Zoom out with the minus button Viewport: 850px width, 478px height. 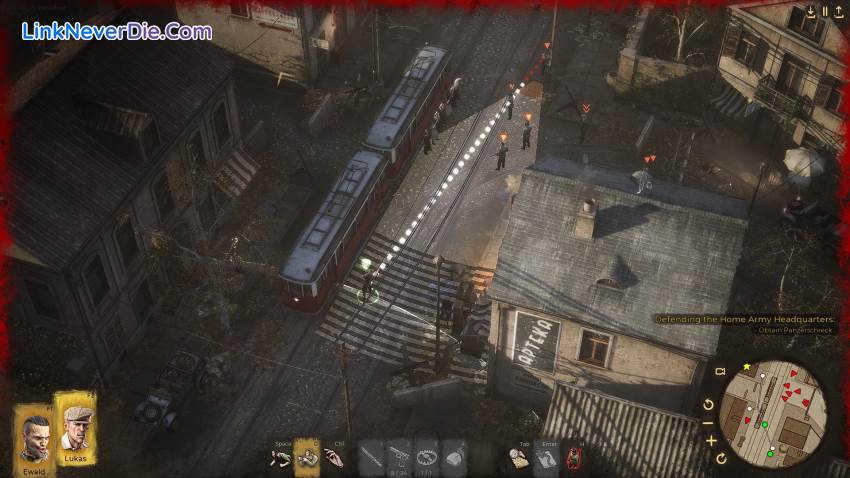[709, 422]
